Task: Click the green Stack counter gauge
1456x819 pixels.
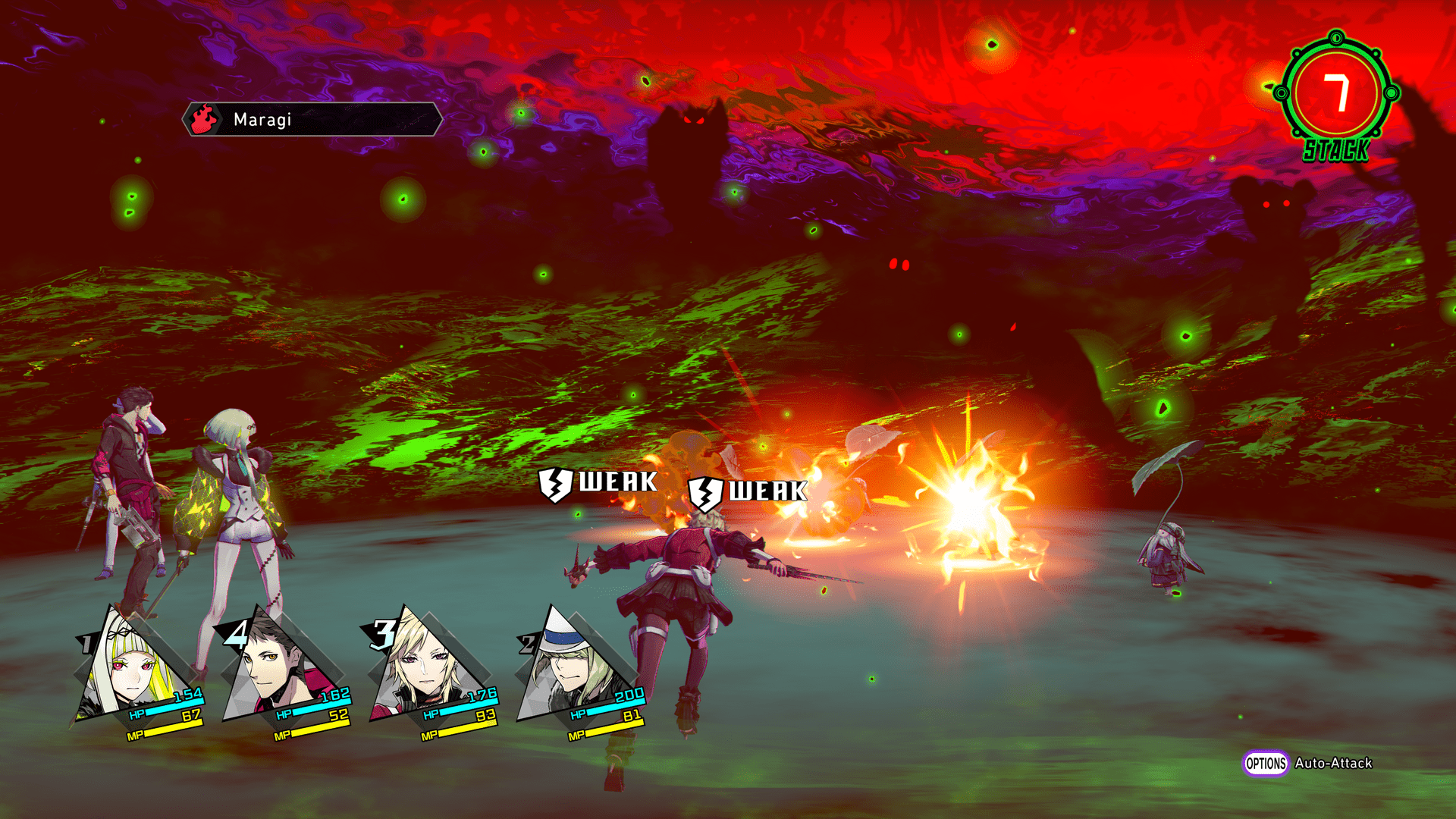Action: 1338,95
